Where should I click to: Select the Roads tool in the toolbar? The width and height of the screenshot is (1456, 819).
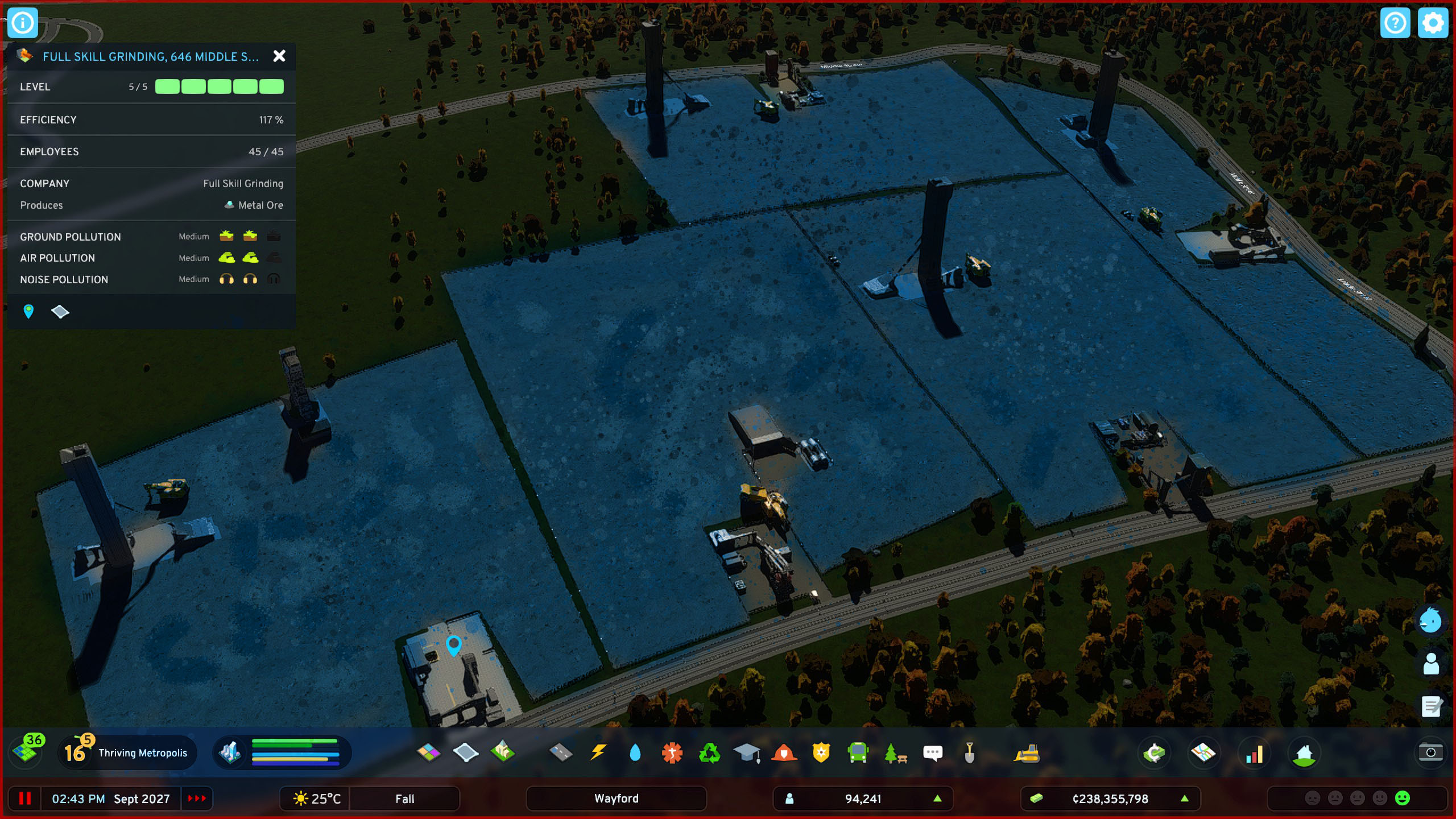561,752
